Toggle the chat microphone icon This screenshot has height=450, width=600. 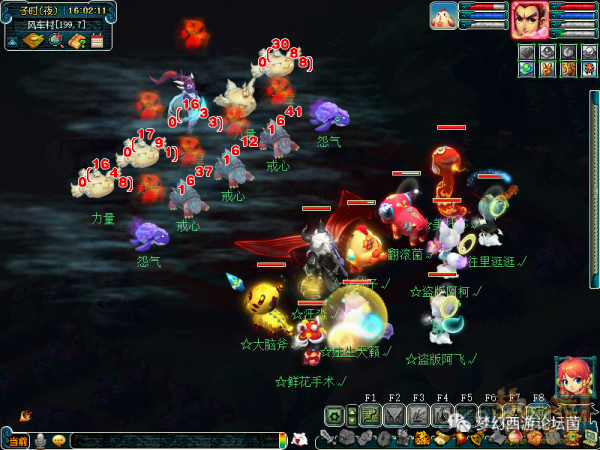(x=41, y=440)
